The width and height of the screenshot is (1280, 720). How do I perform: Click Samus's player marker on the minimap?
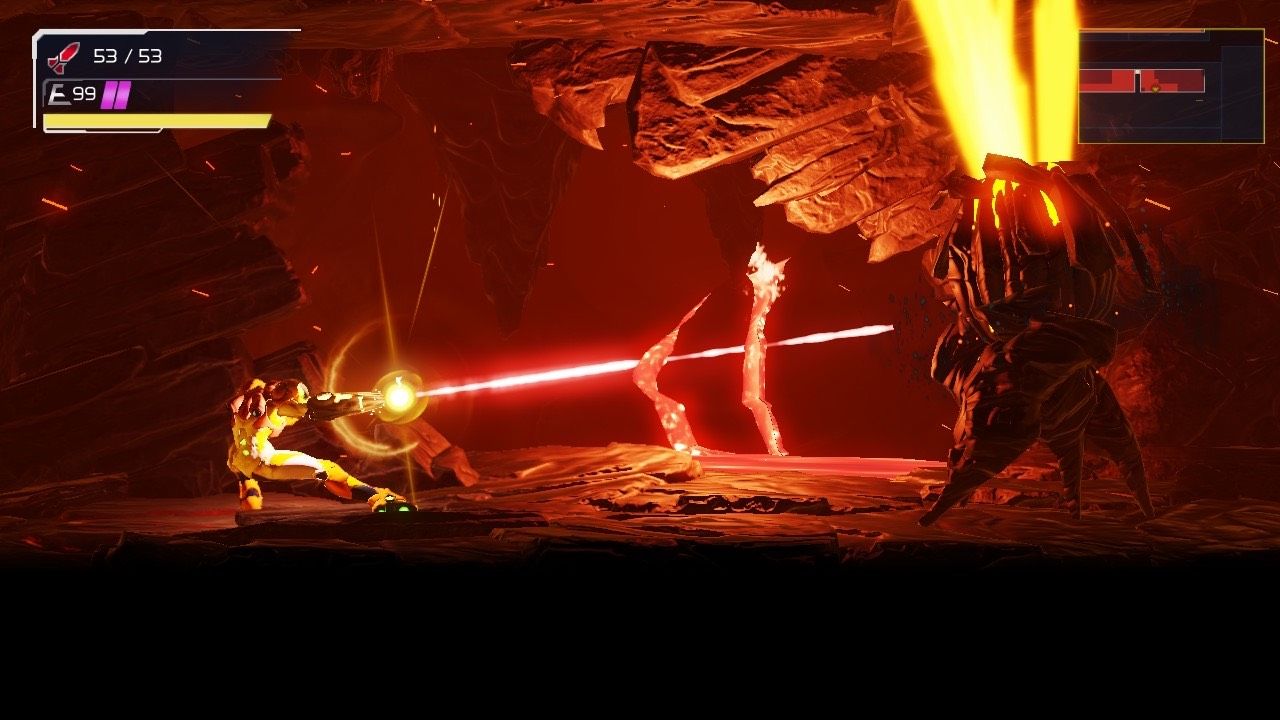point(1156,88)
